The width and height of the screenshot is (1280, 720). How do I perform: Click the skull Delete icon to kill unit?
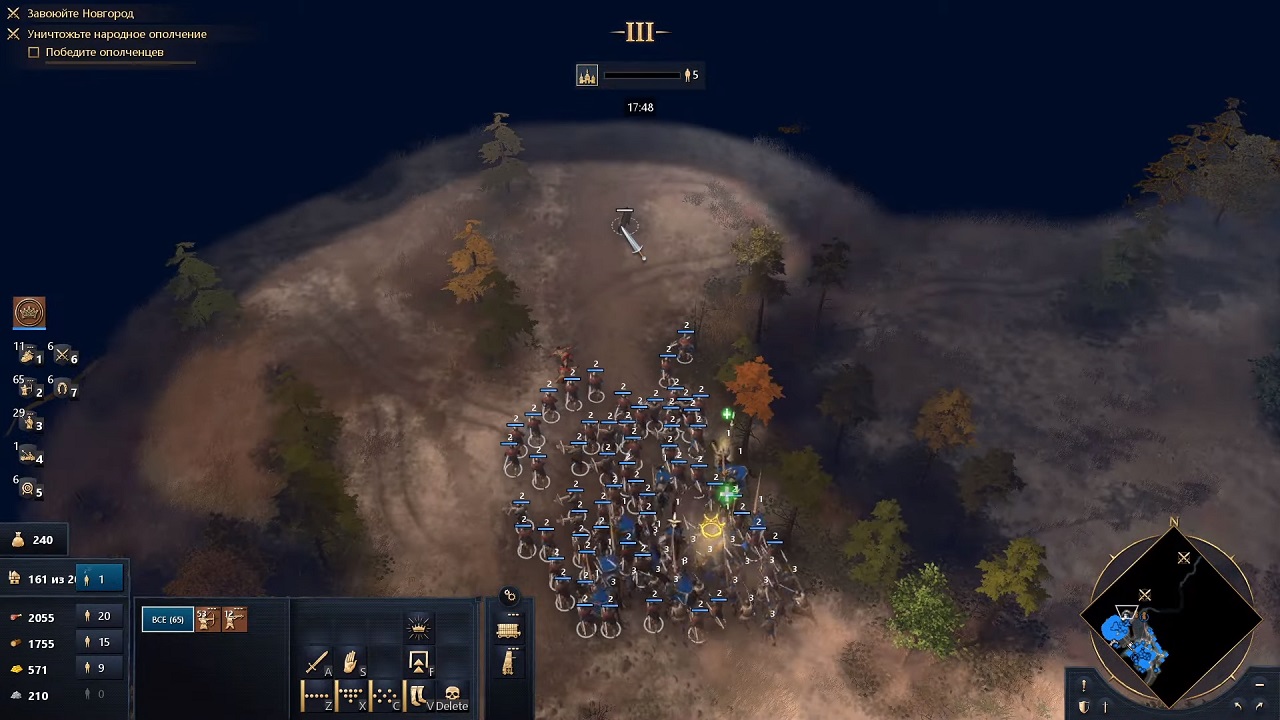coord(452,693)
